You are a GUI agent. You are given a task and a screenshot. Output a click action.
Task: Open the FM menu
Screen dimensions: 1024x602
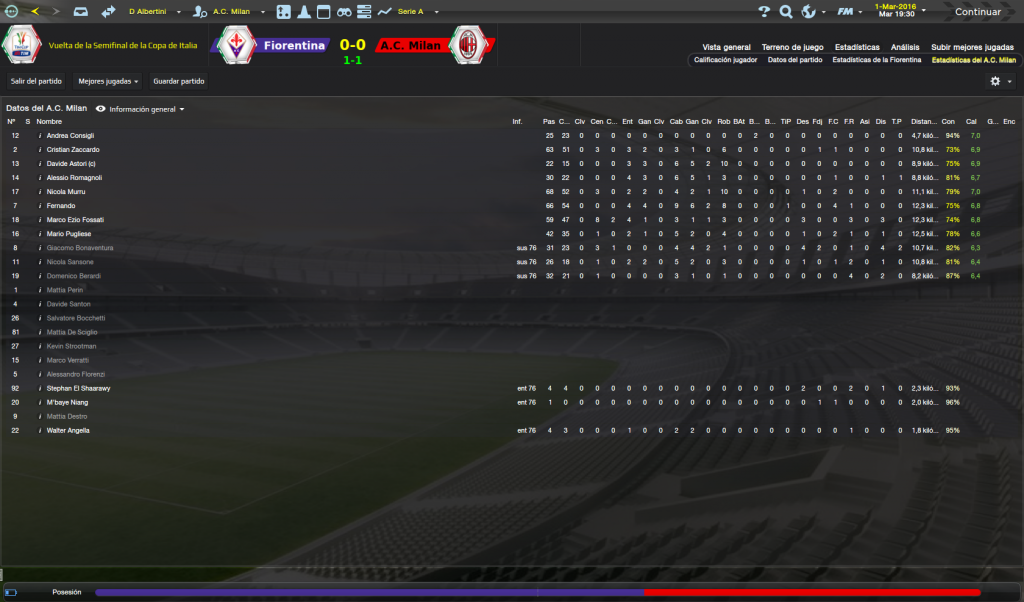coord(846,12)
